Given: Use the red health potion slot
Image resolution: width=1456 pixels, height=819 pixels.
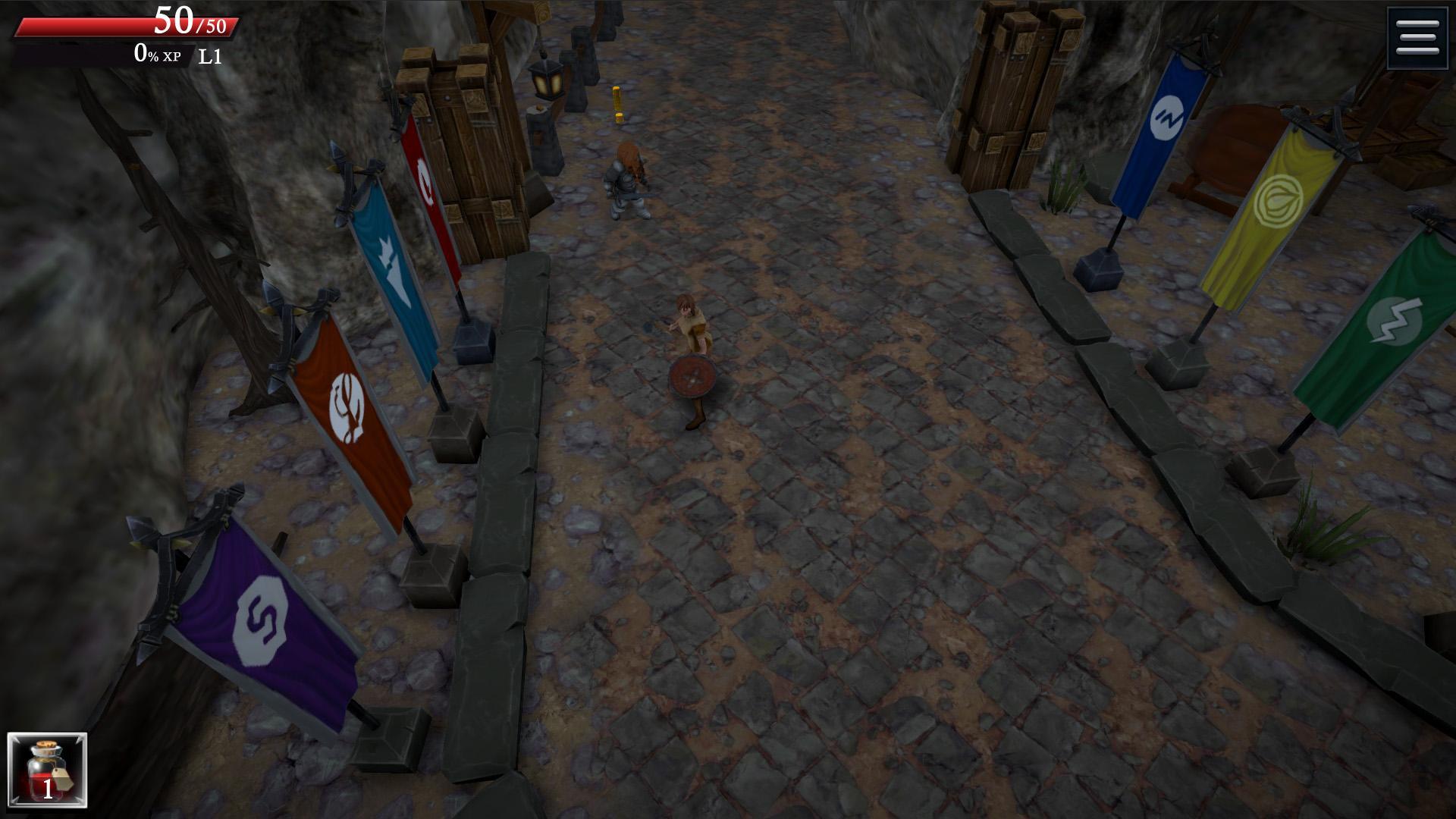Looking at the screenshot, I should (x=47, y=770).
